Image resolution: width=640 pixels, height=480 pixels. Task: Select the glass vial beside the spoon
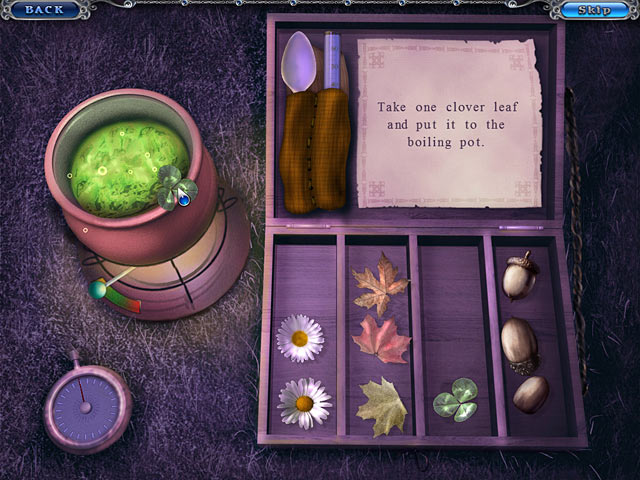(x=331, y=120)
